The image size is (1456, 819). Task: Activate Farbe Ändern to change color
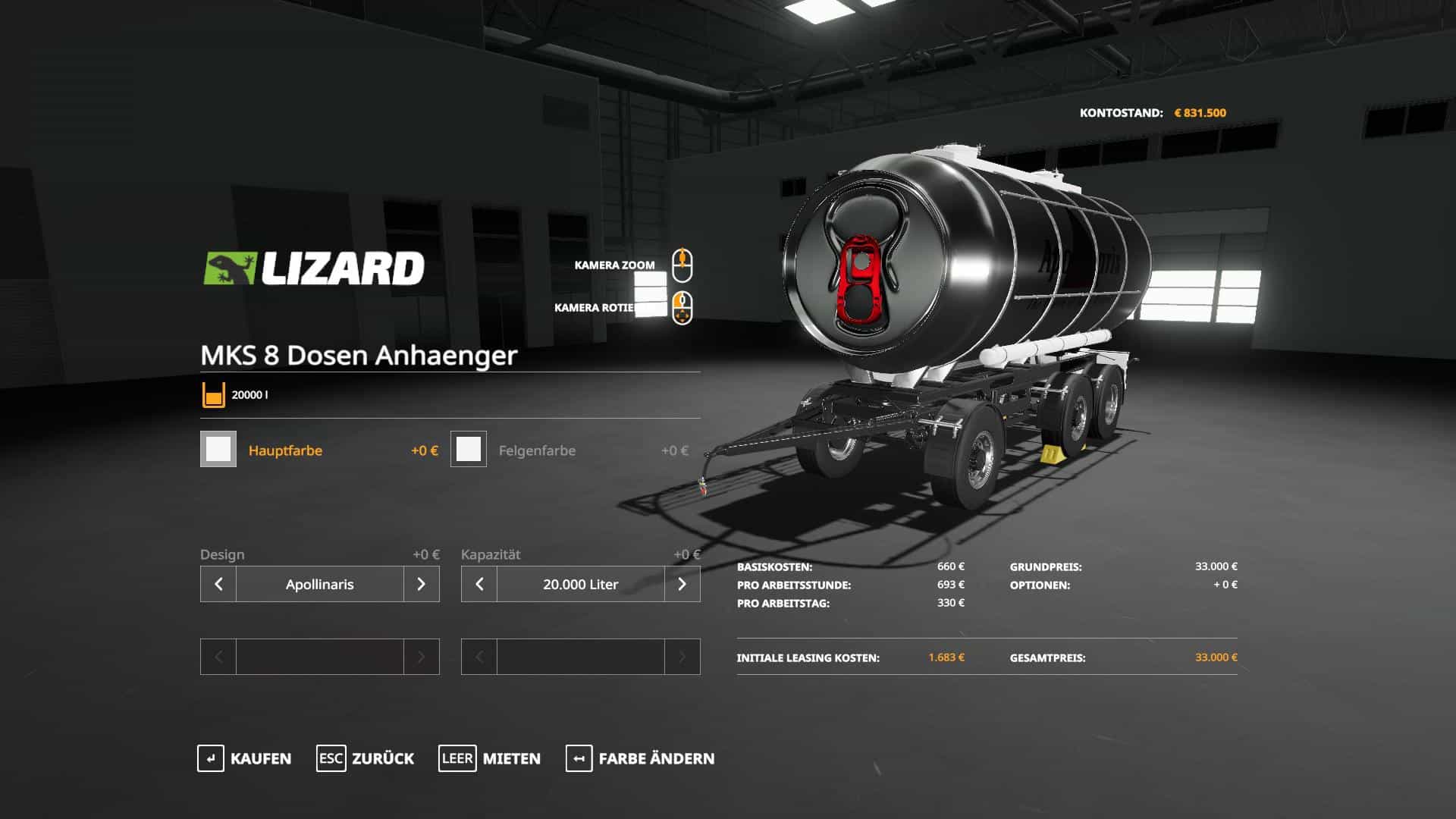pos(640,758)
